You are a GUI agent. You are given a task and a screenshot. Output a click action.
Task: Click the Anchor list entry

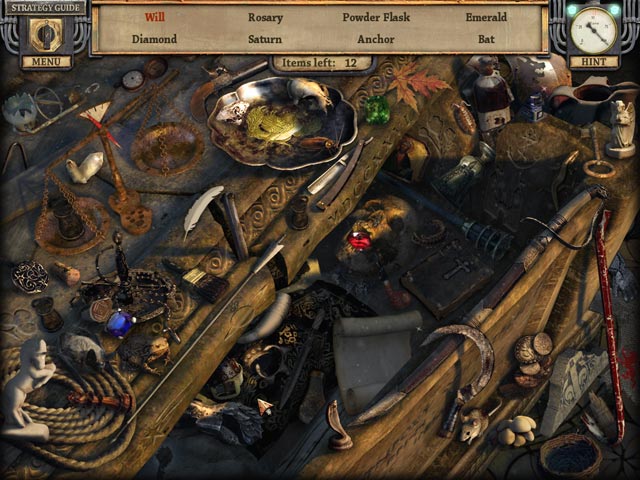[x=376, y=39]
